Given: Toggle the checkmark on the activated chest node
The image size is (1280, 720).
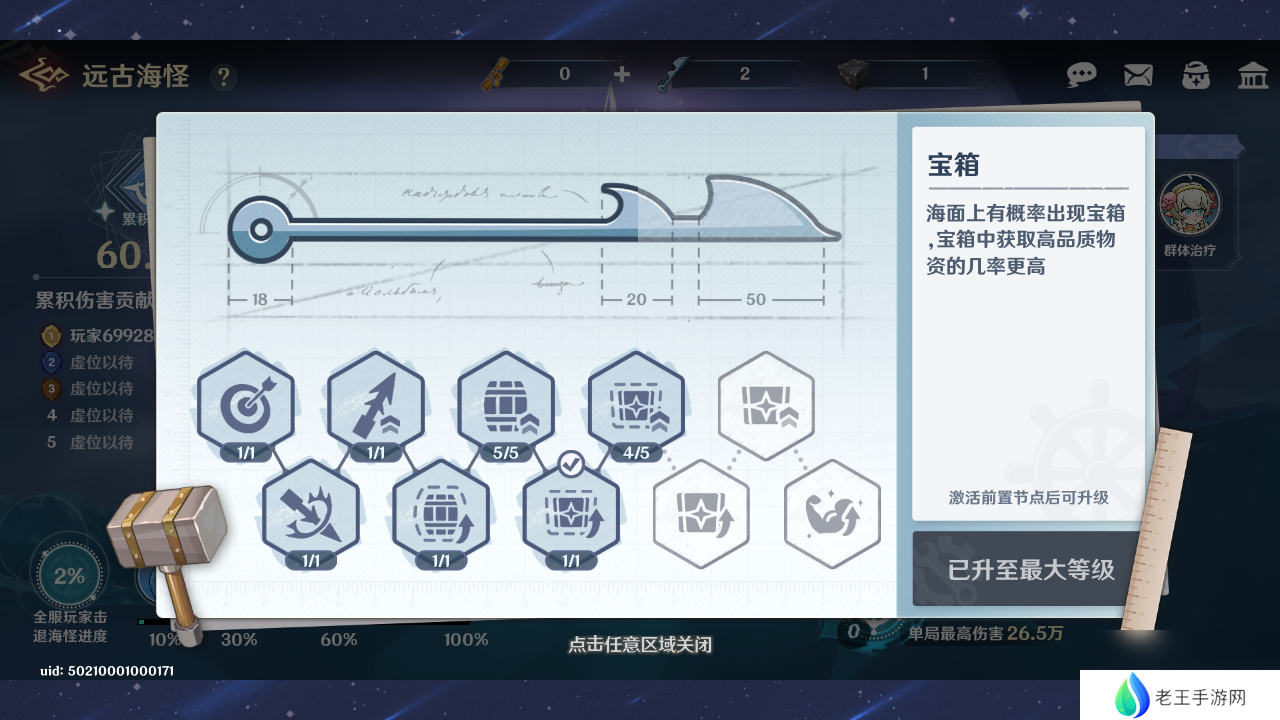Looking at the screenshot, I should [x=571, y=462].
